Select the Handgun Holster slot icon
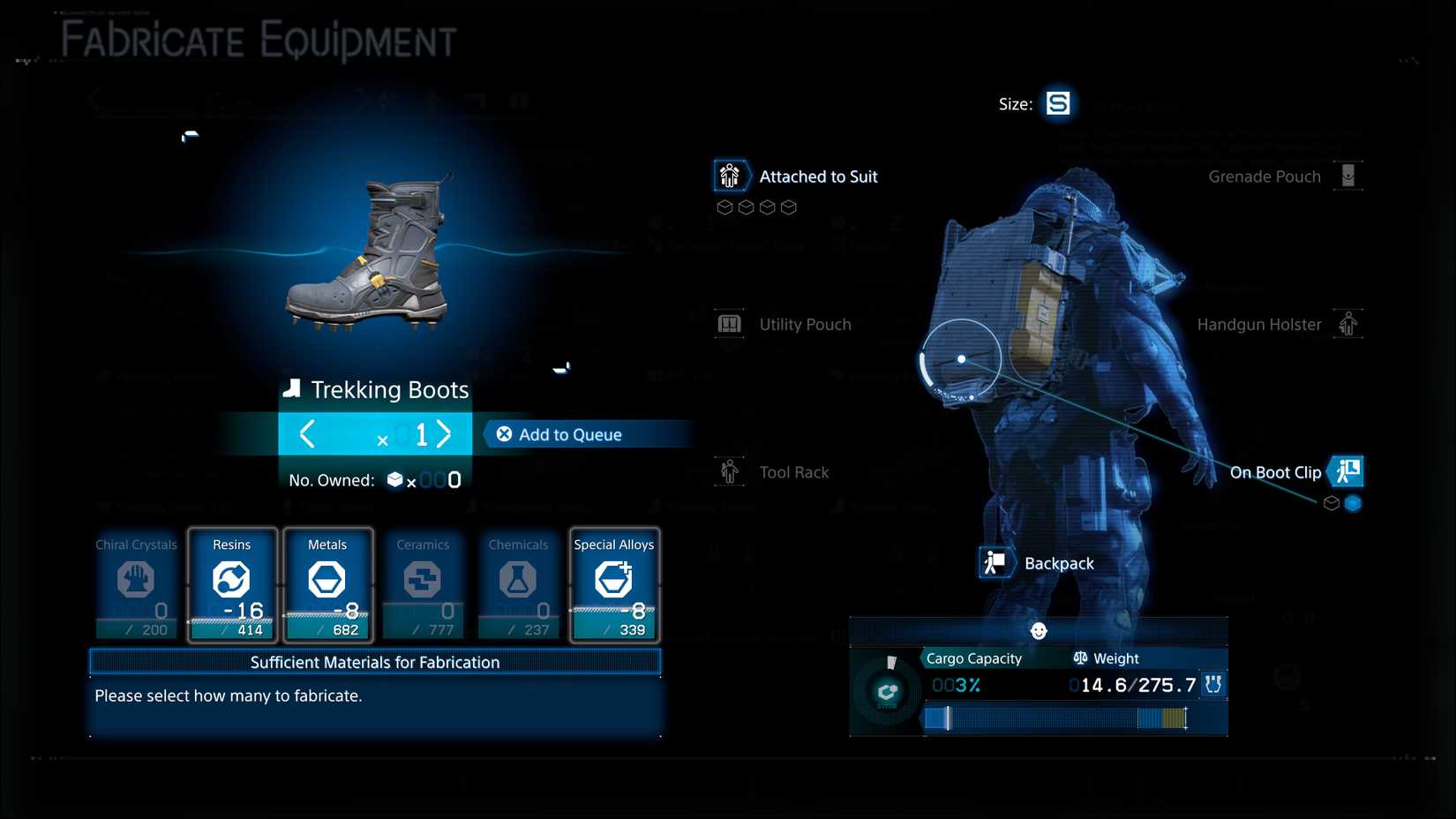Viewport: 1456px width, 819px height. (1348, 324)
